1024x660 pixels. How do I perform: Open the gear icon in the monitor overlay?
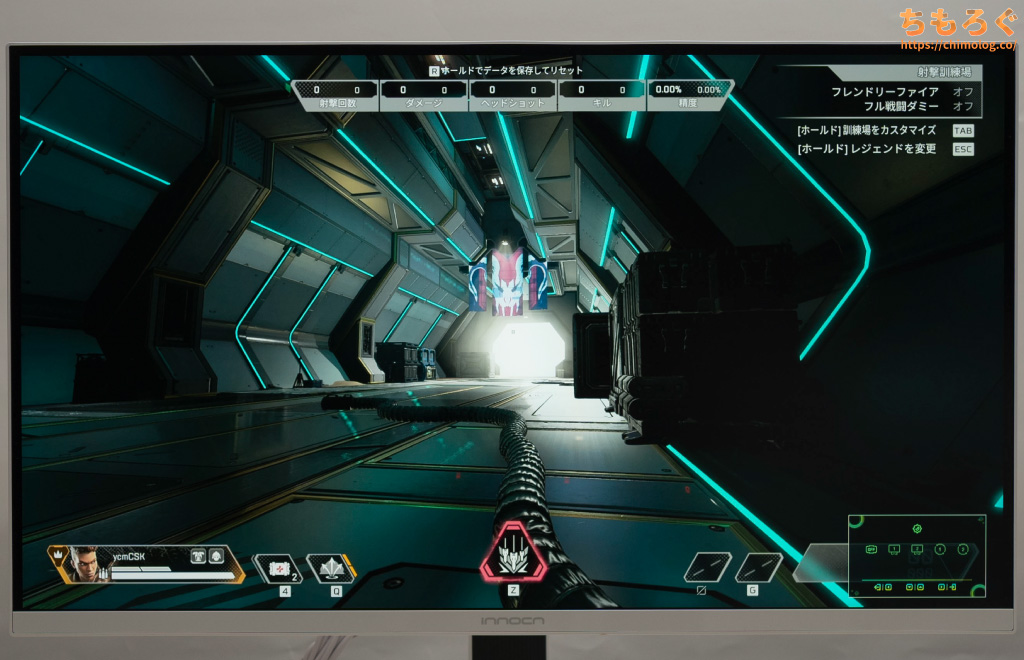coord(917,528)
